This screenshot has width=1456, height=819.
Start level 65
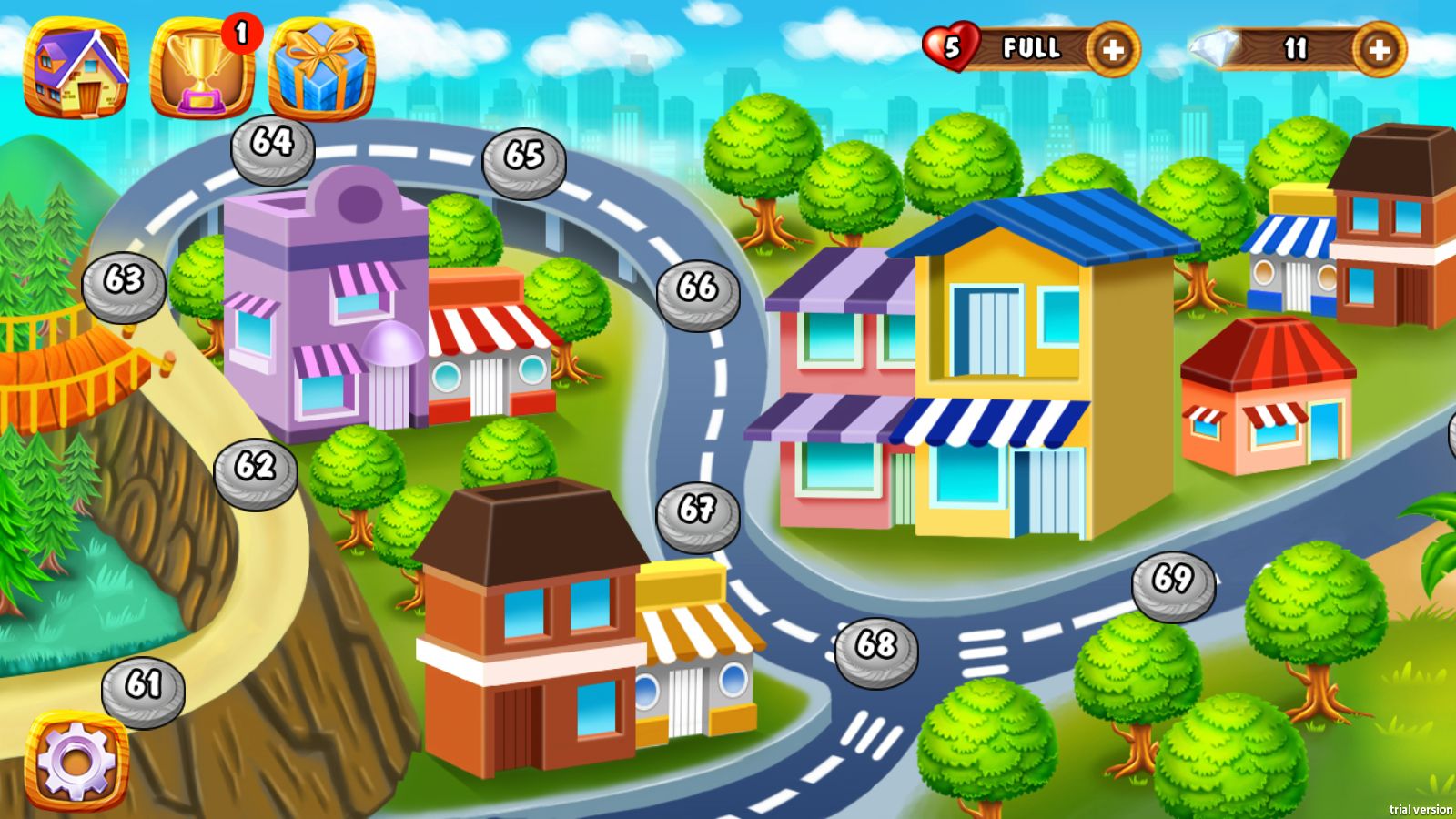[523, 161]
